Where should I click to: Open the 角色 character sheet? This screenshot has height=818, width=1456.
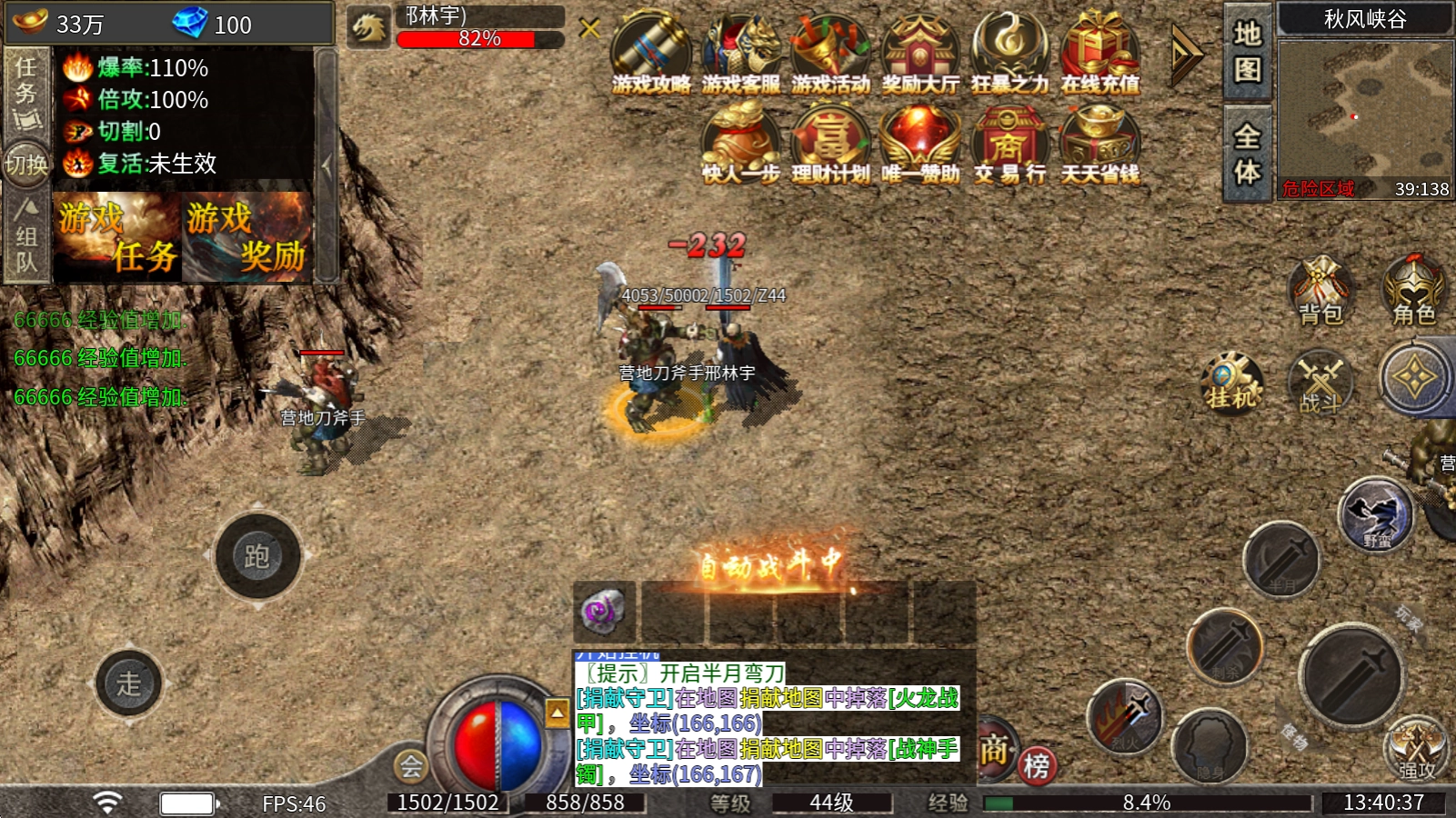pos(1413,291)
